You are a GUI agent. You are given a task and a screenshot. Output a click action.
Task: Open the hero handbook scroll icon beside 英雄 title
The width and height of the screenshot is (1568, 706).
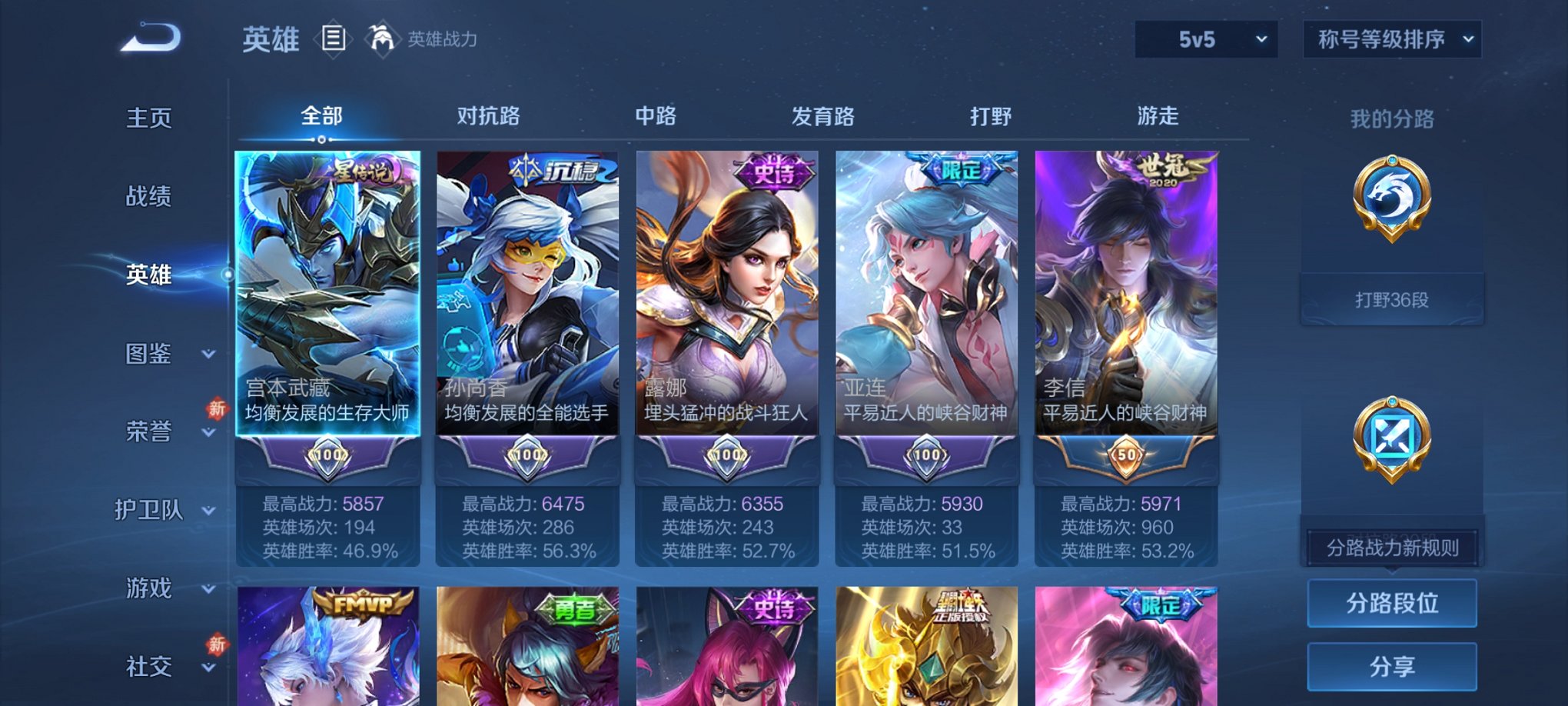coord(335,37)
